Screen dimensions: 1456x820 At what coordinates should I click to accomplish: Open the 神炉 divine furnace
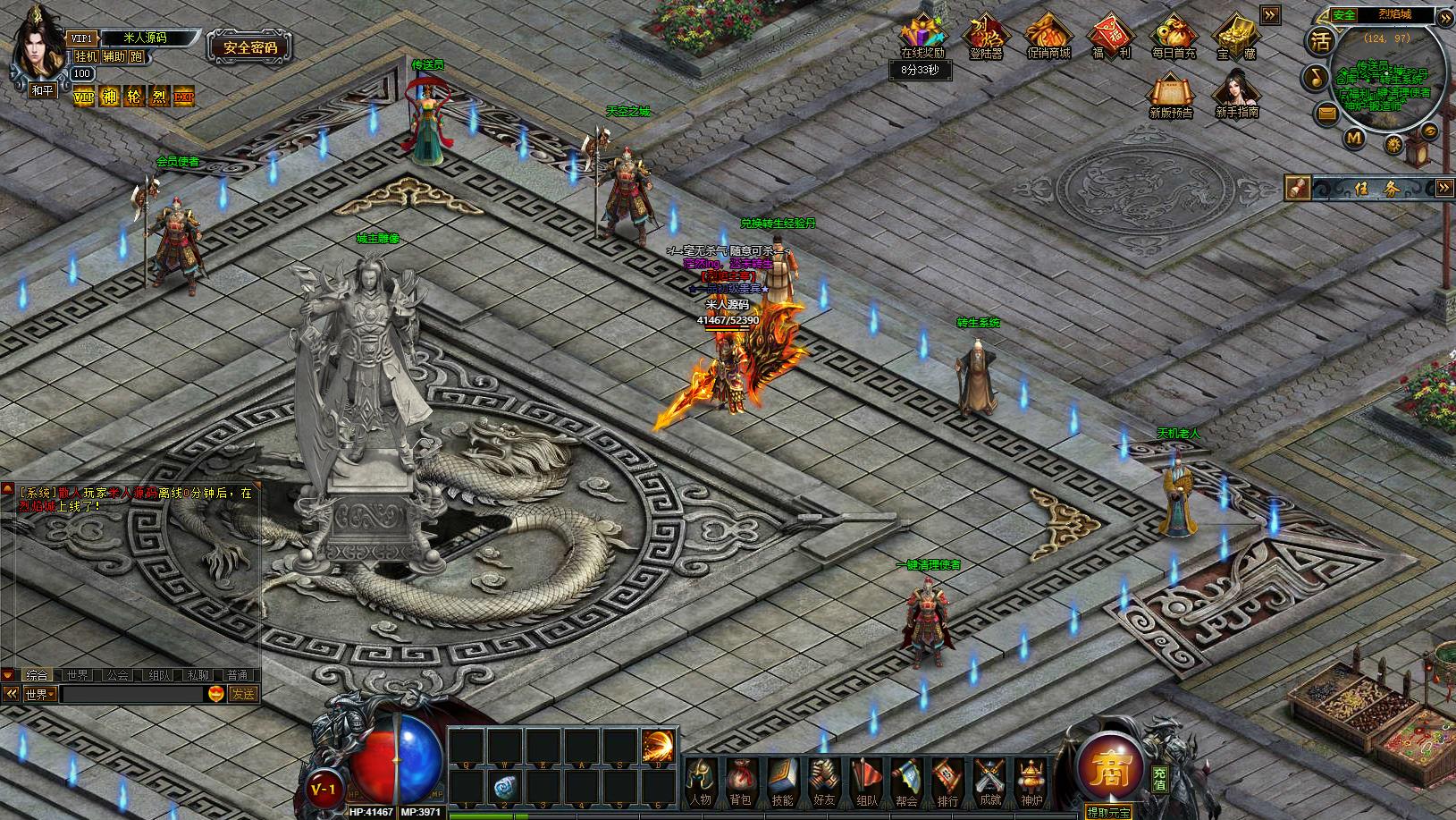click(1031, 781)
